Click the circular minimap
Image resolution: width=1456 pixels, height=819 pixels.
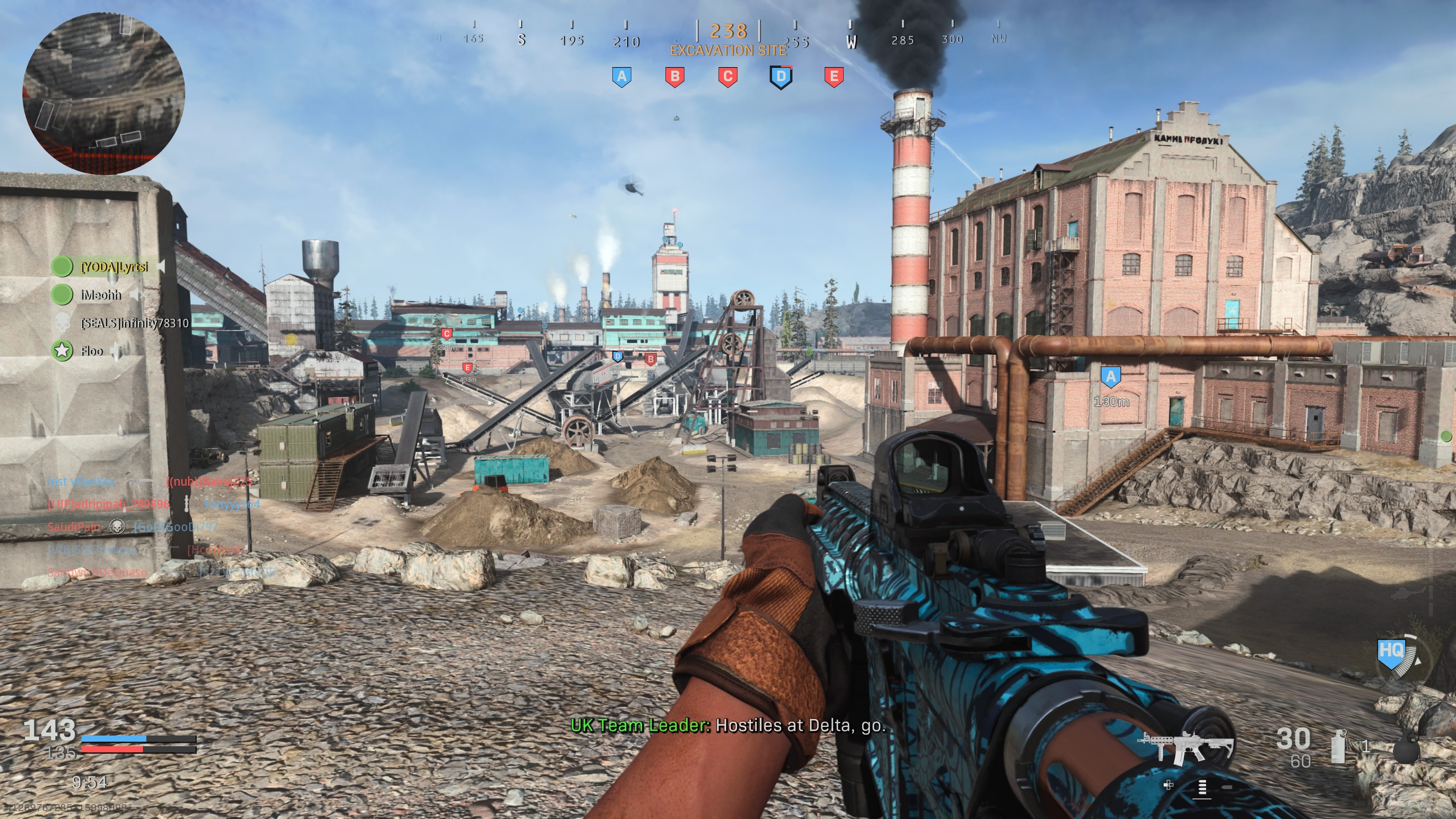pos(104,92)
